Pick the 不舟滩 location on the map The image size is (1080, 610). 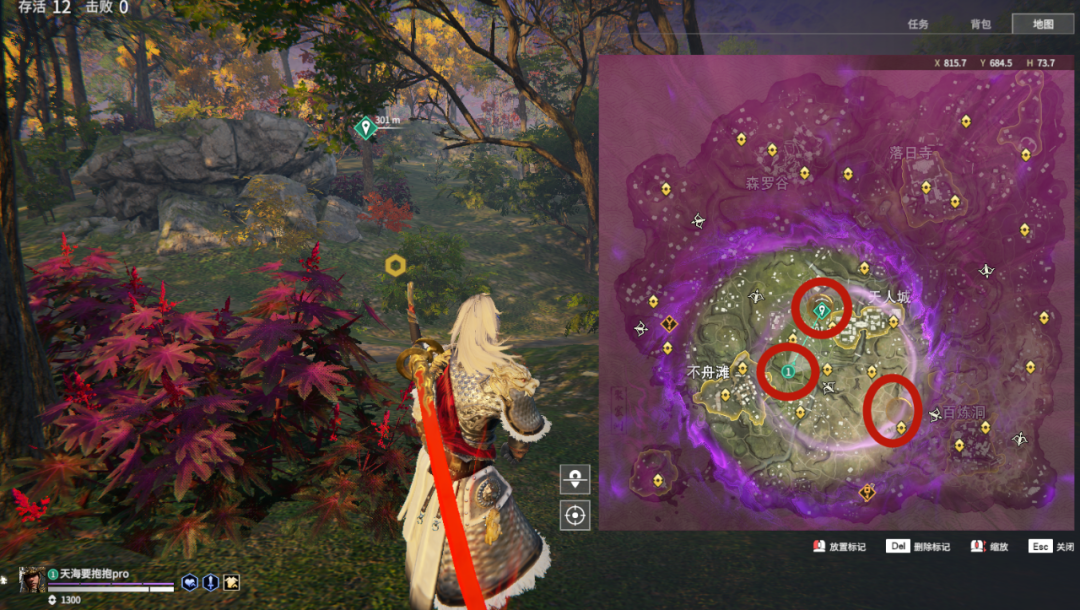coord(708,372)
